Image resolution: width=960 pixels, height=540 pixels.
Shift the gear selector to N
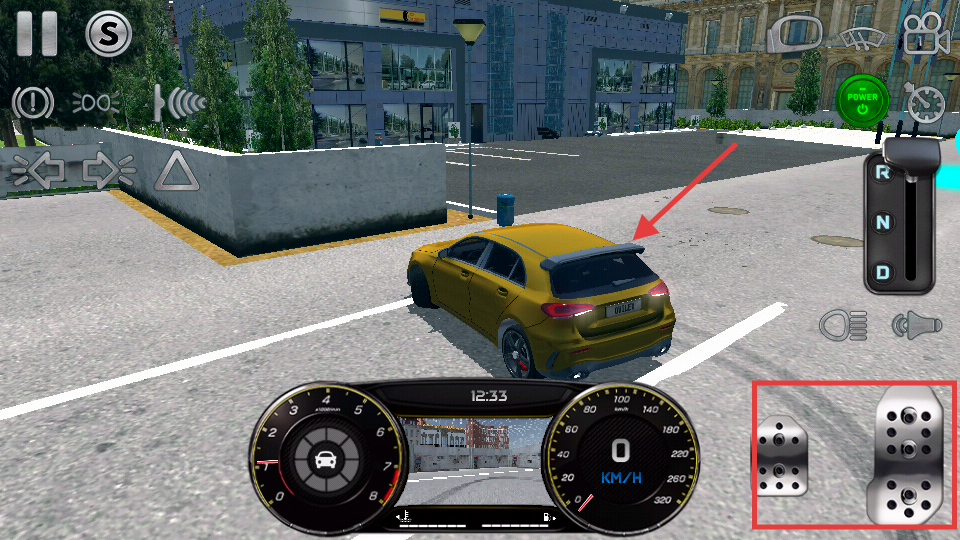pos(883,222)
